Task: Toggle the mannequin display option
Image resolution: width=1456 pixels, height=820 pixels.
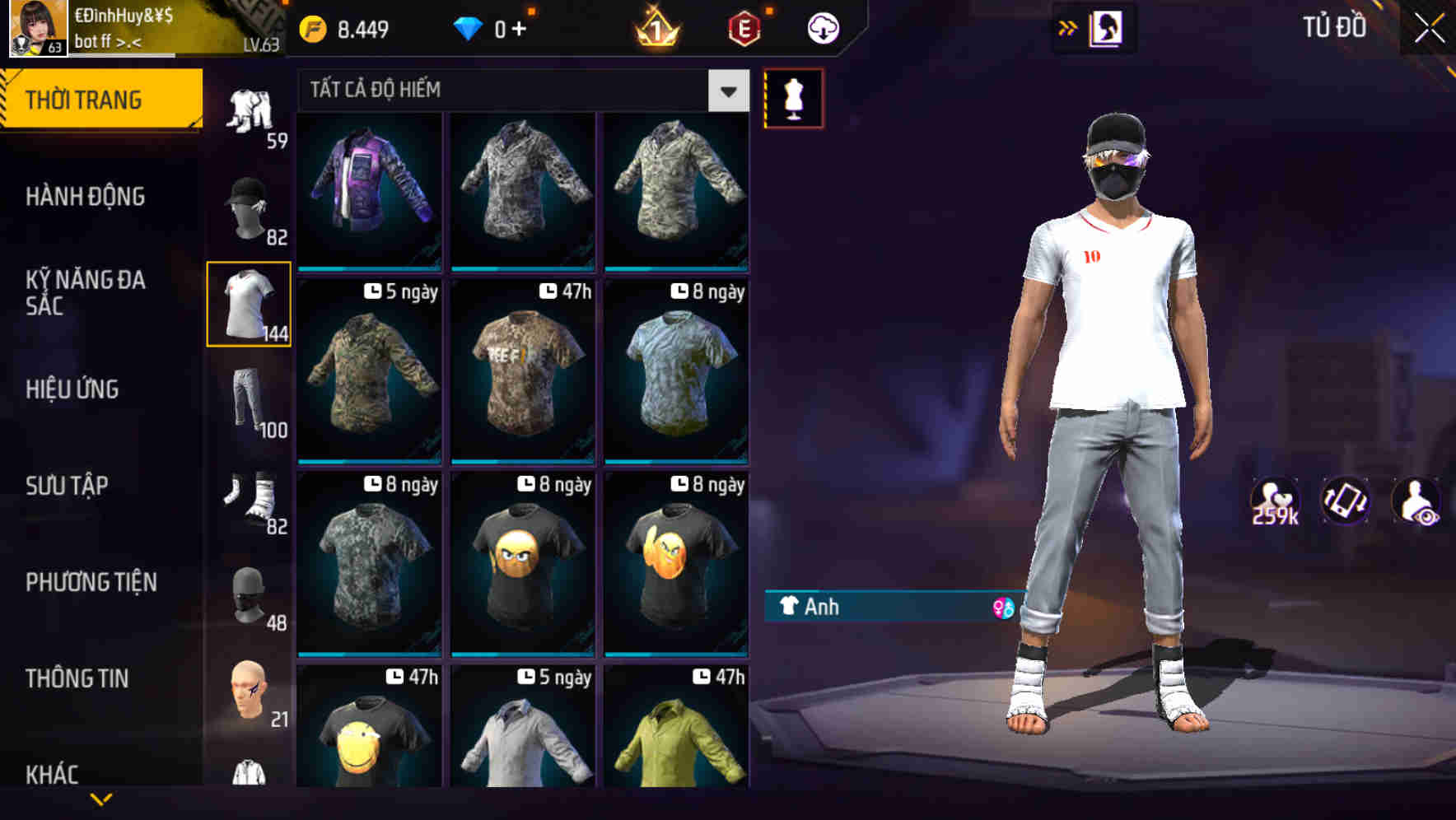Action: tap(793, 98)
